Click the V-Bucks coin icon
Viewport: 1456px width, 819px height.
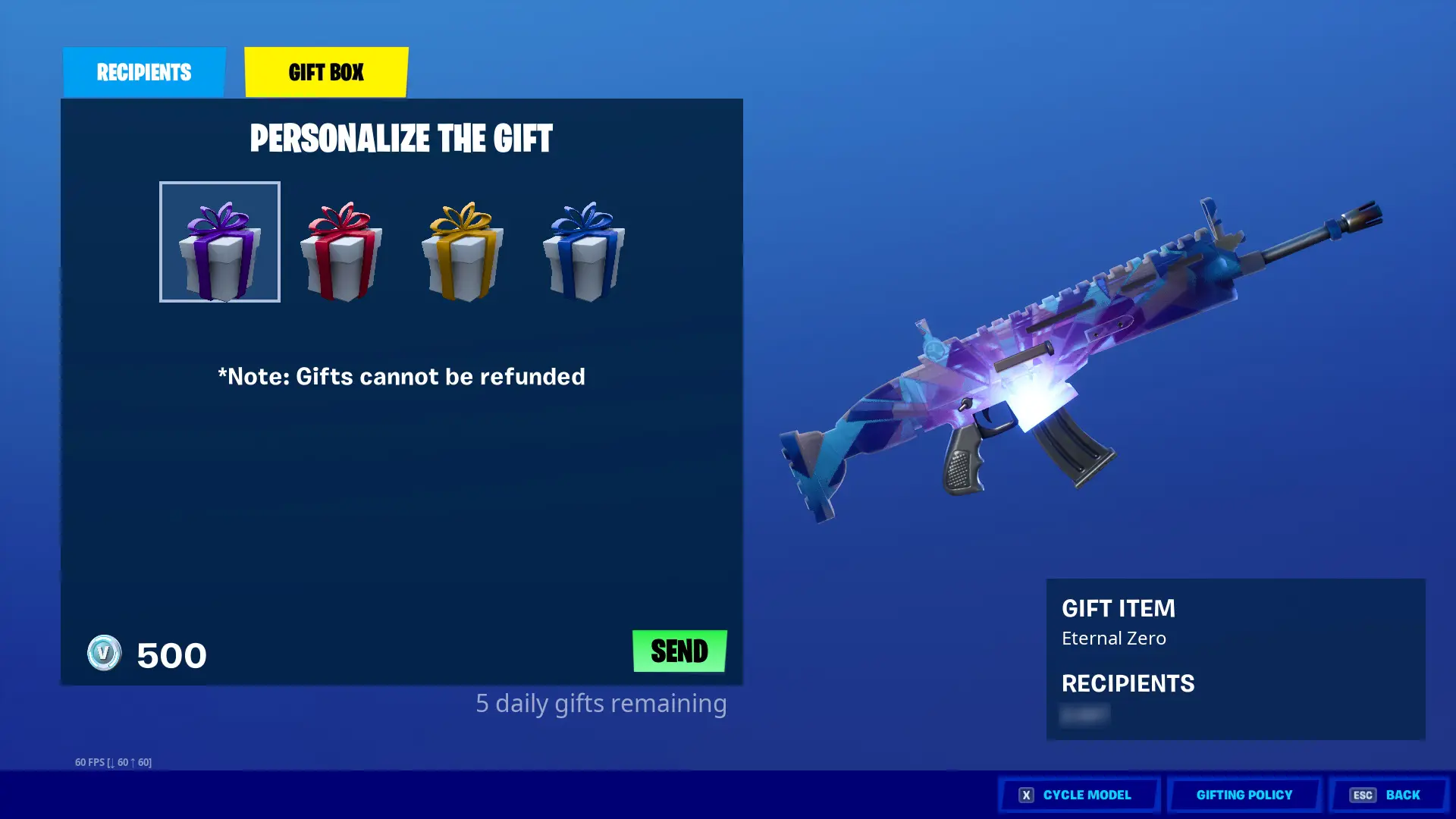click(106, 654)
